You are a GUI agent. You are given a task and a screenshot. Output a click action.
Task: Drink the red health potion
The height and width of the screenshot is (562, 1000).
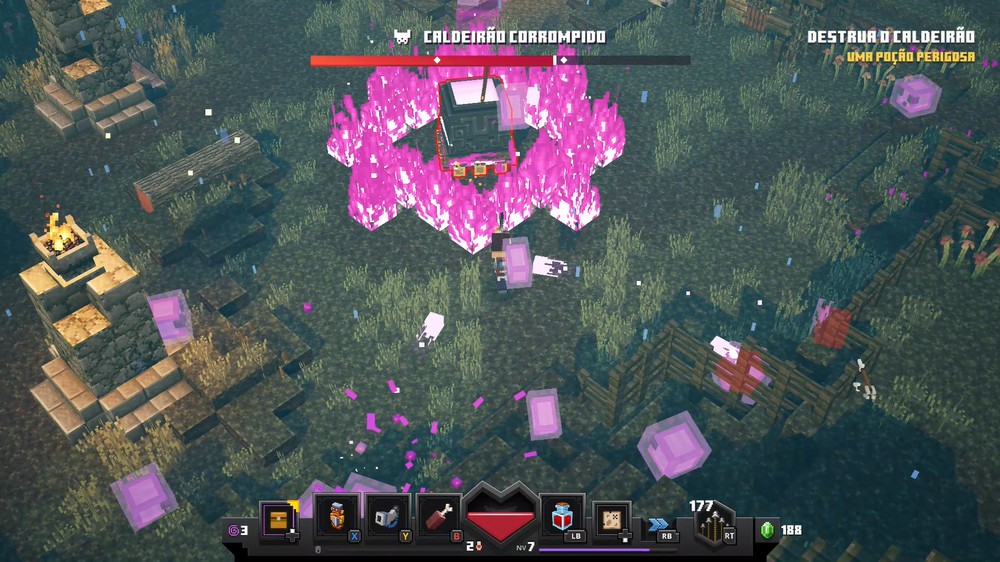coord(562,516)
